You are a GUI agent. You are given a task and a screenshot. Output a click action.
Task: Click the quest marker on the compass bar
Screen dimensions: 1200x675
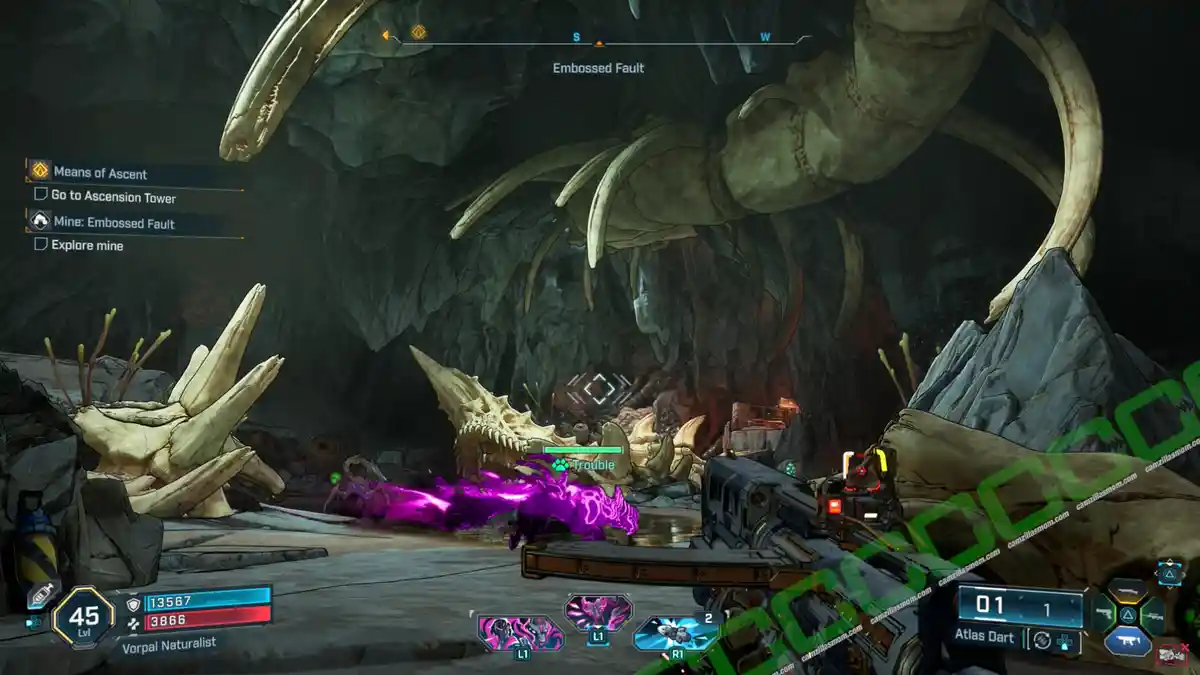(x=418, y=34)
